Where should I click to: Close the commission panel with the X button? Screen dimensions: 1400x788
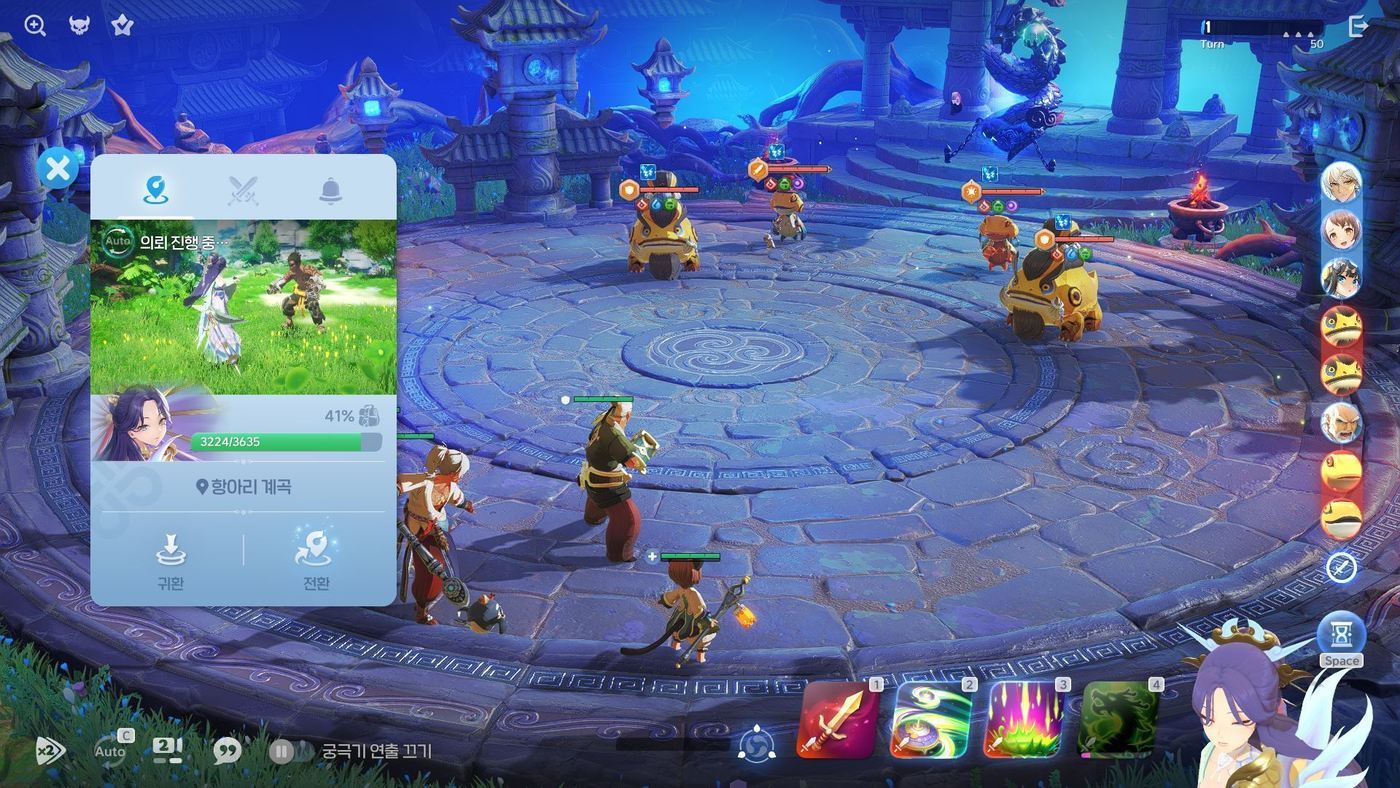click(x=58, y=168)
